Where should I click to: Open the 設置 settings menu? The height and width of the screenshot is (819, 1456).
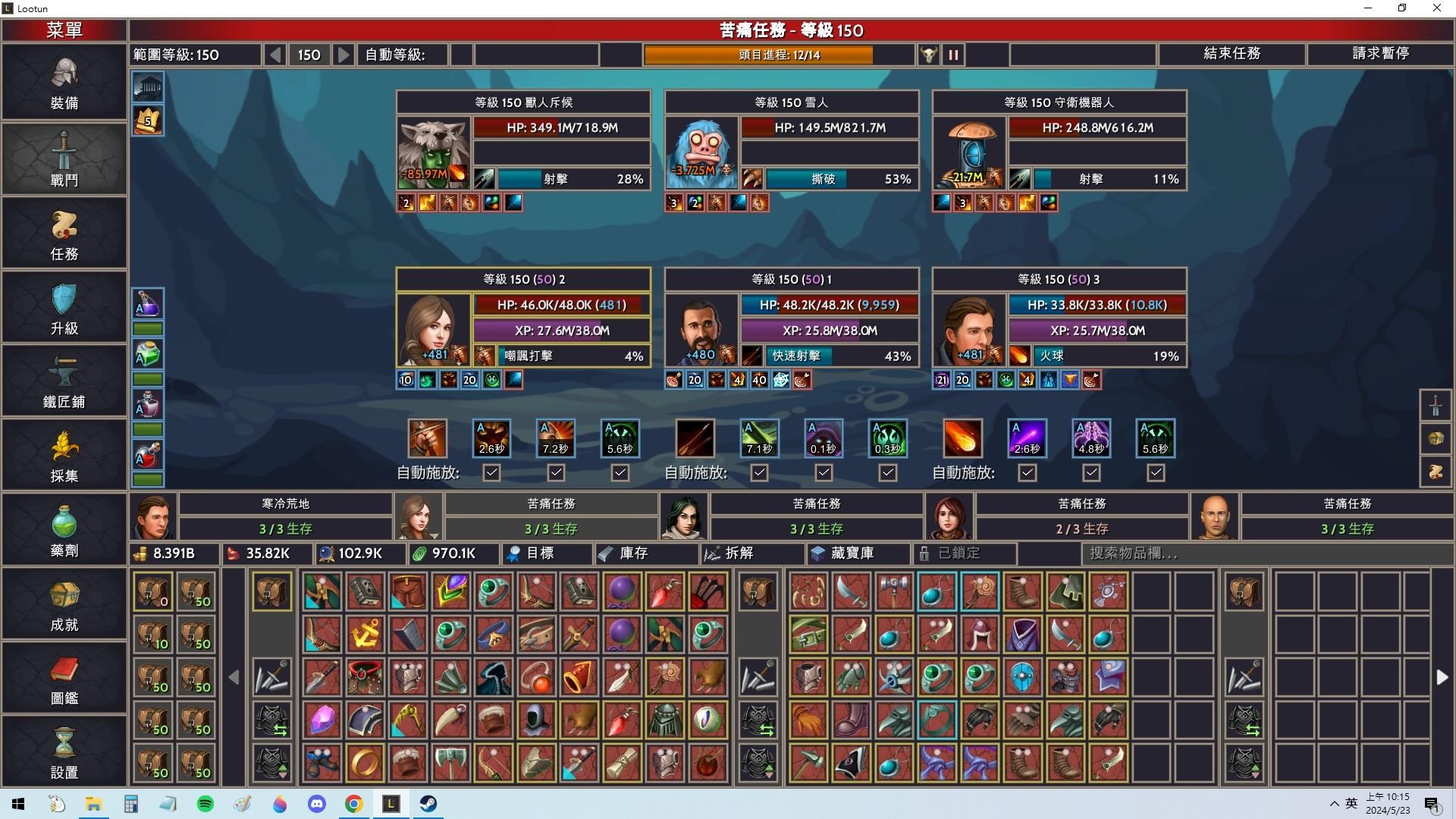tap(64, 752)
